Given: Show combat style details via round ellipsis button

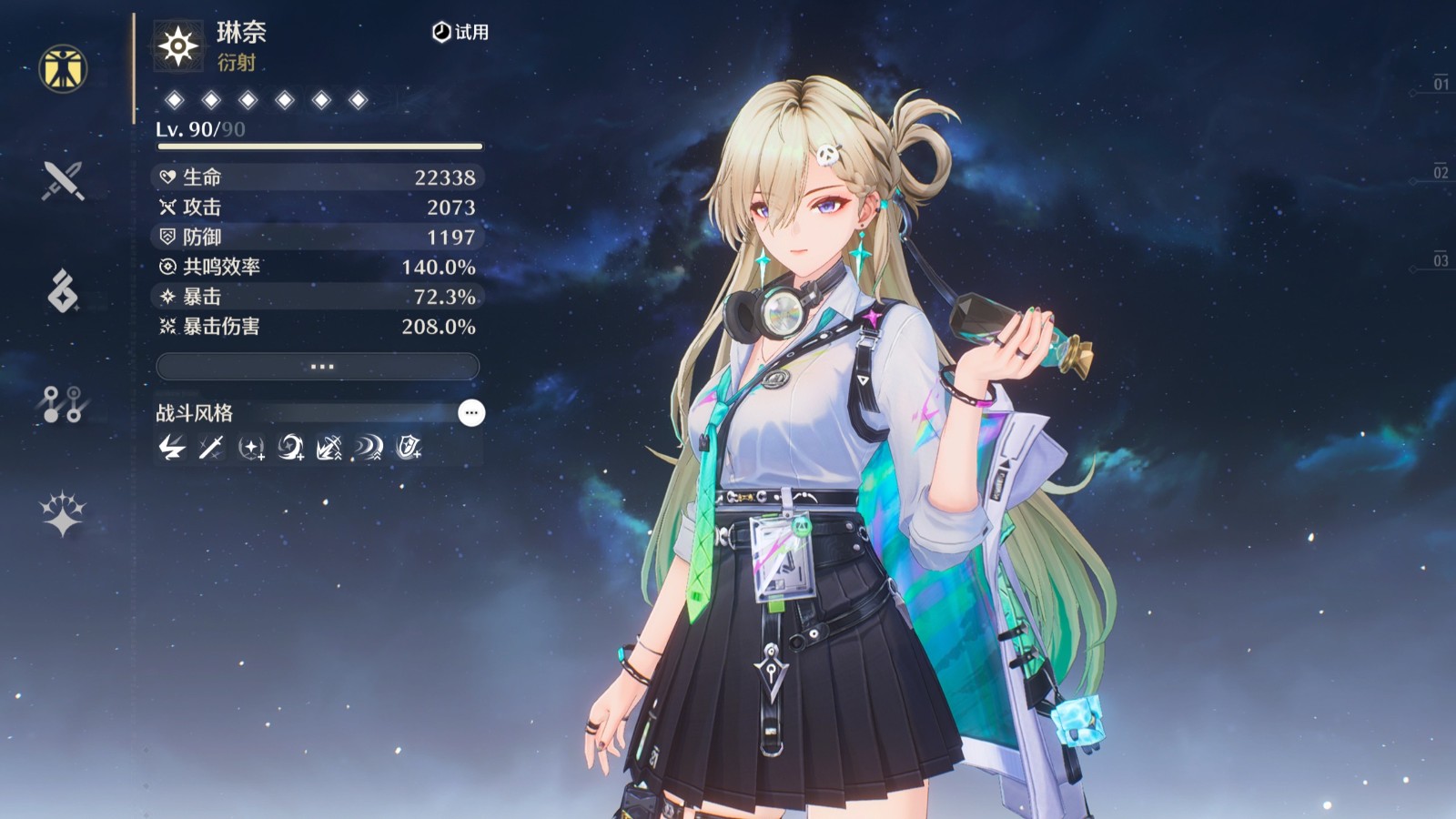Looking at the screenshot, I should click(470, 413).
